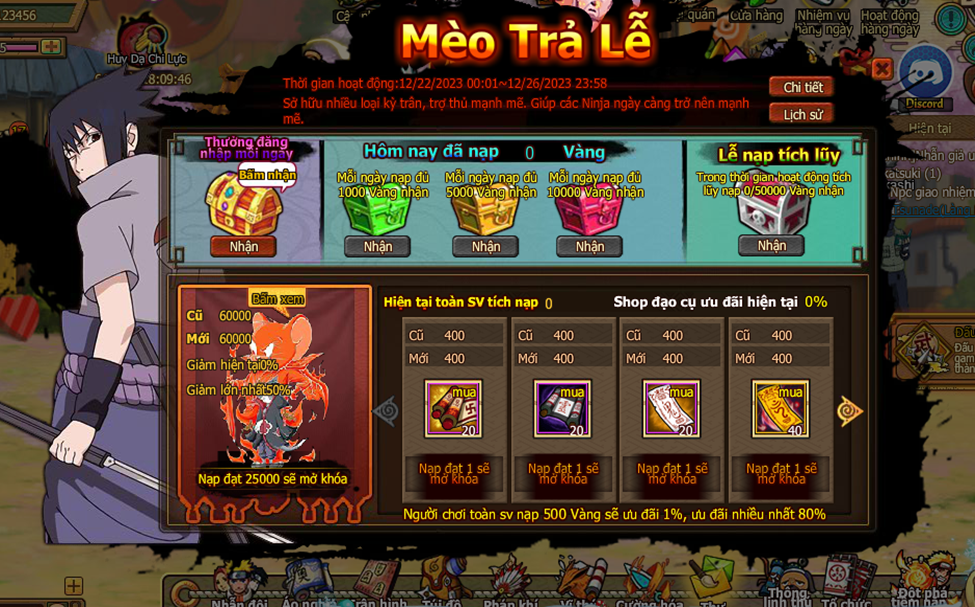Claim the 1000 Vàng green chest reward
The image size is (975, 607).
coord(377,246)
